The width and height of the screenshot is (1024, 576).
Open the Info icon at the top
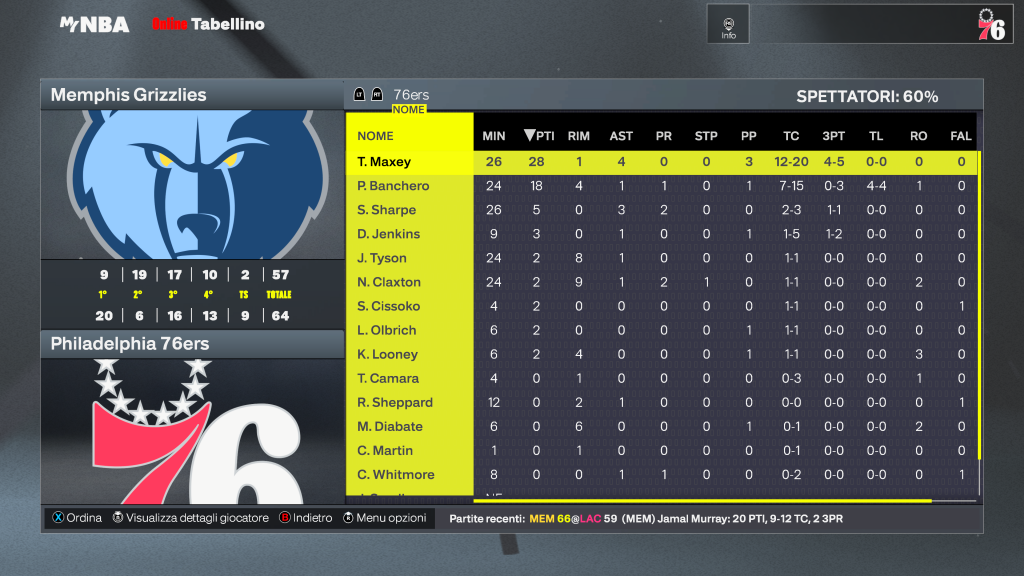728,25
